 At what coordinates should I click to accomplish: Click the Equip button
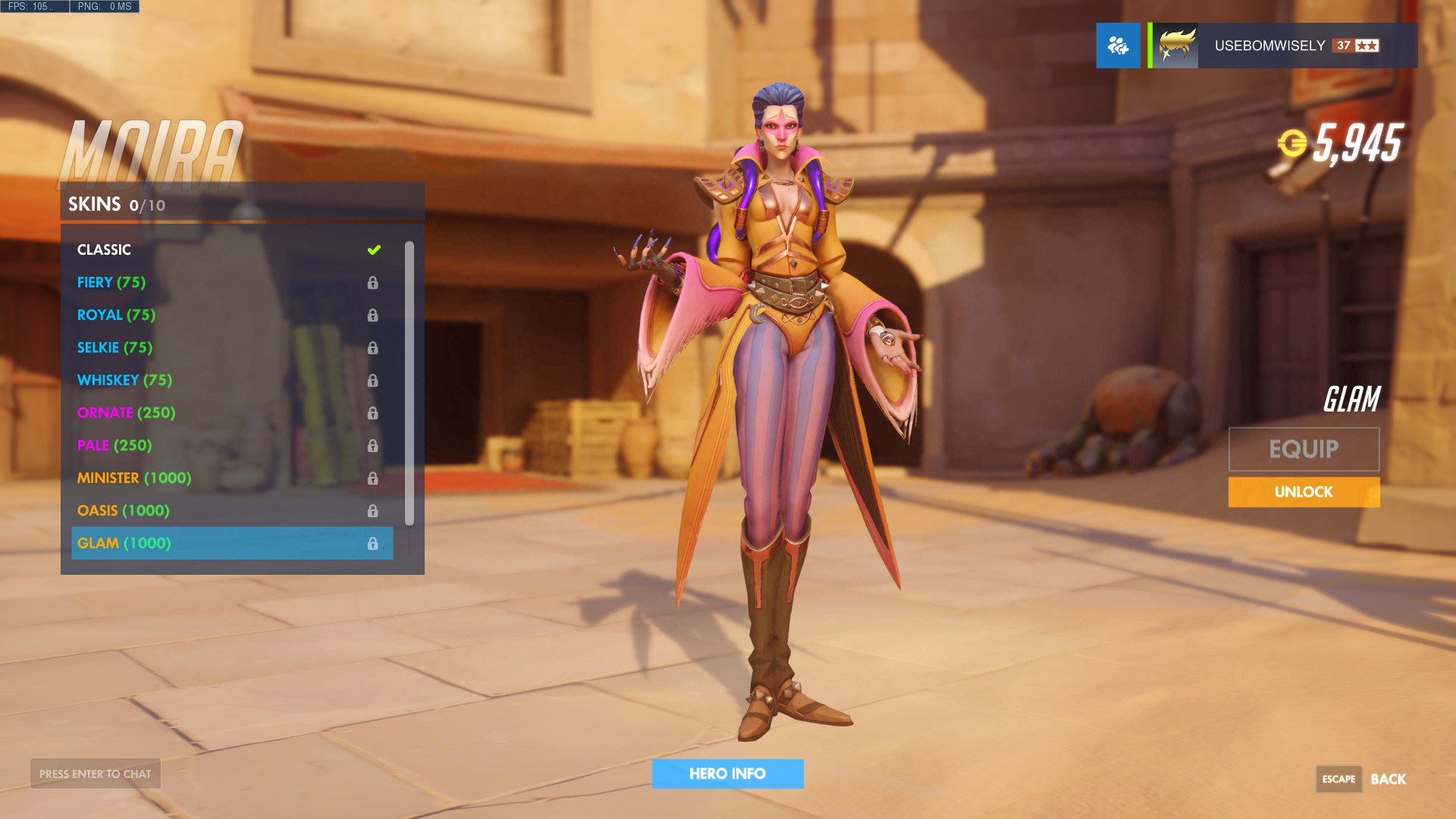click(1304, 449)
